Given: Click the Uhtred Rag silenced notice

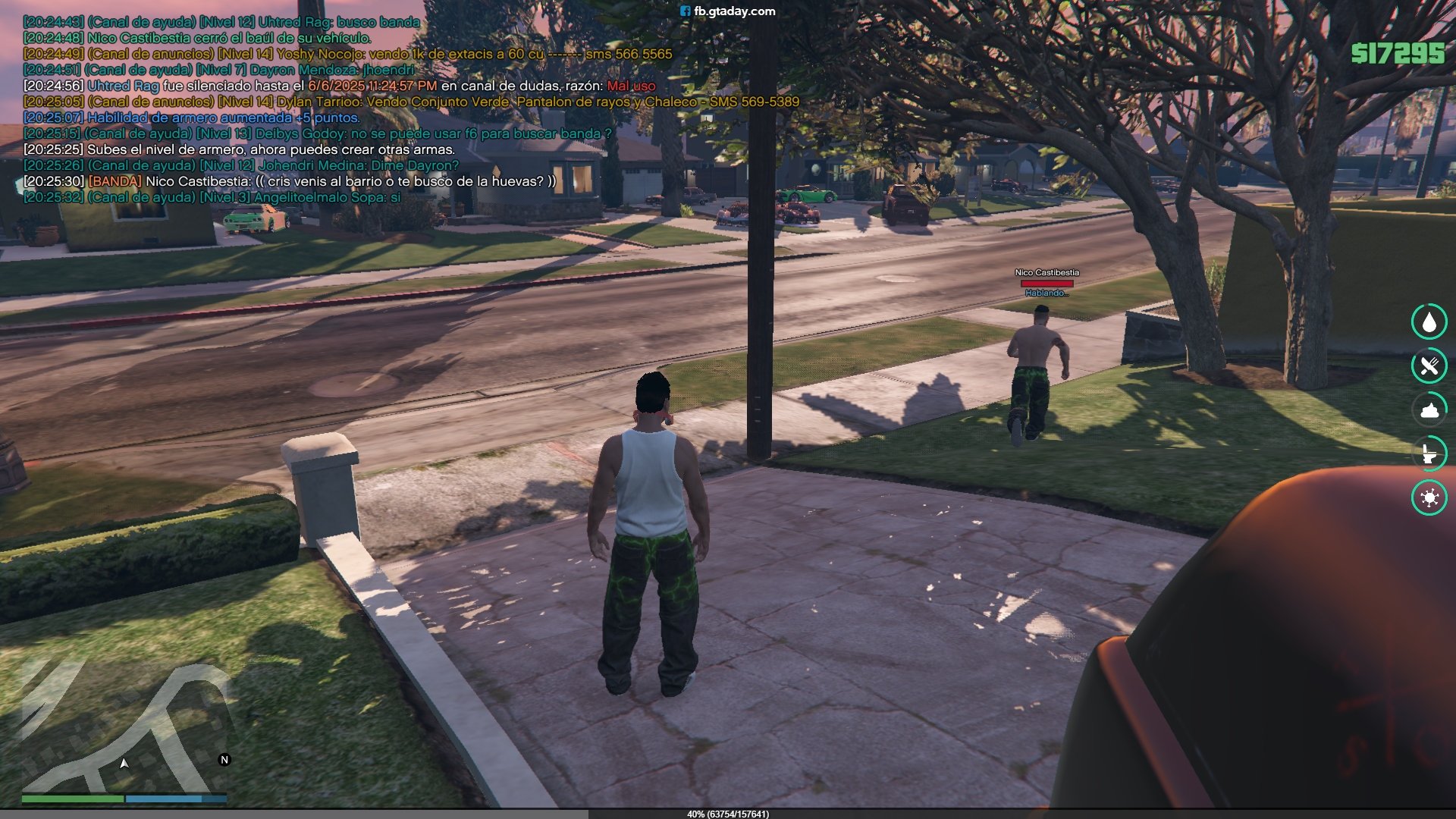Looking at the screenshot, I should (x=339, y=86).
